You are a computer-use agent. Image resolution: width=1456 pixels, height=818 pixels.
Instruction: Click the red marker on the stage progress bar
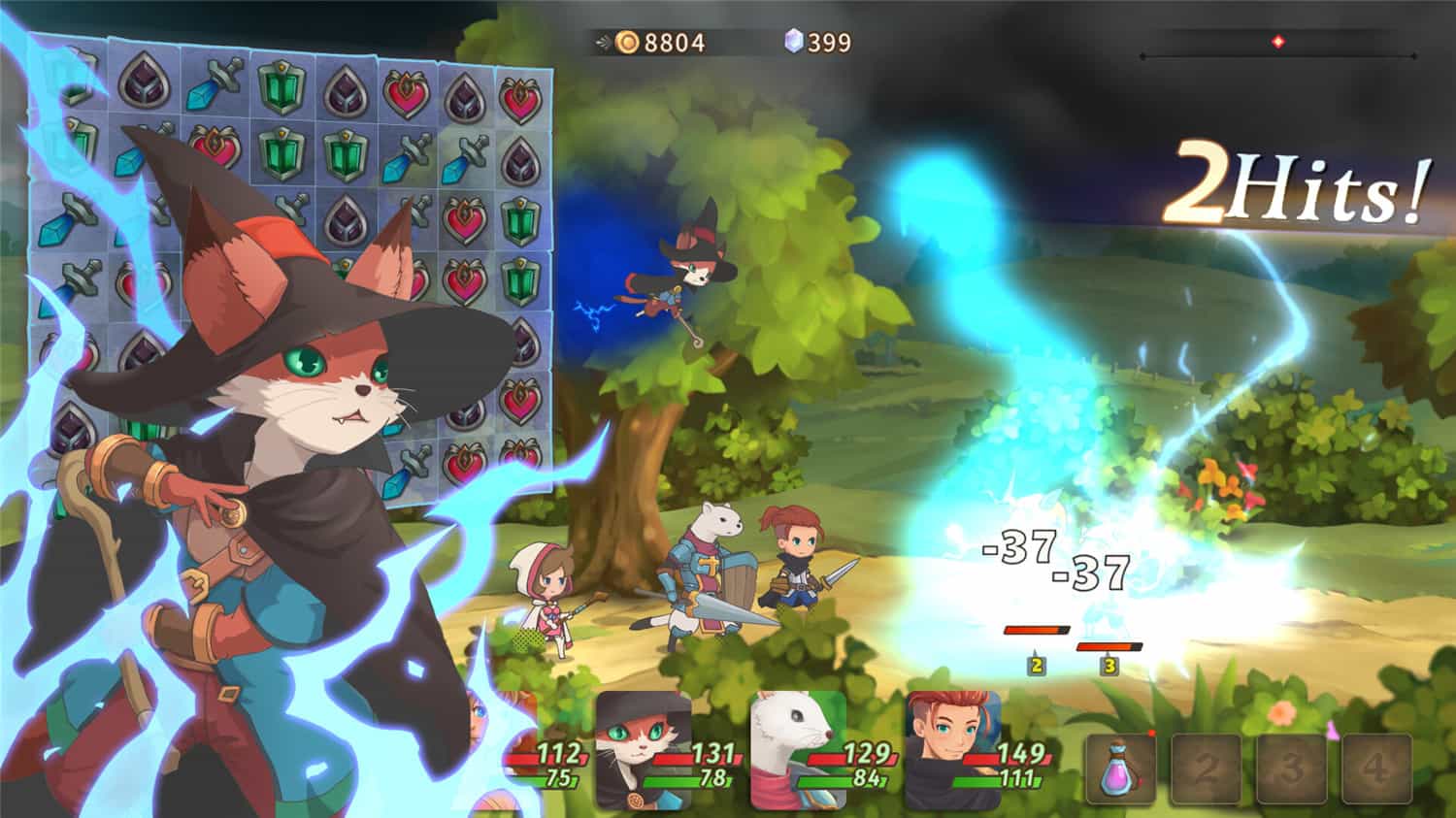(1279, 42)
